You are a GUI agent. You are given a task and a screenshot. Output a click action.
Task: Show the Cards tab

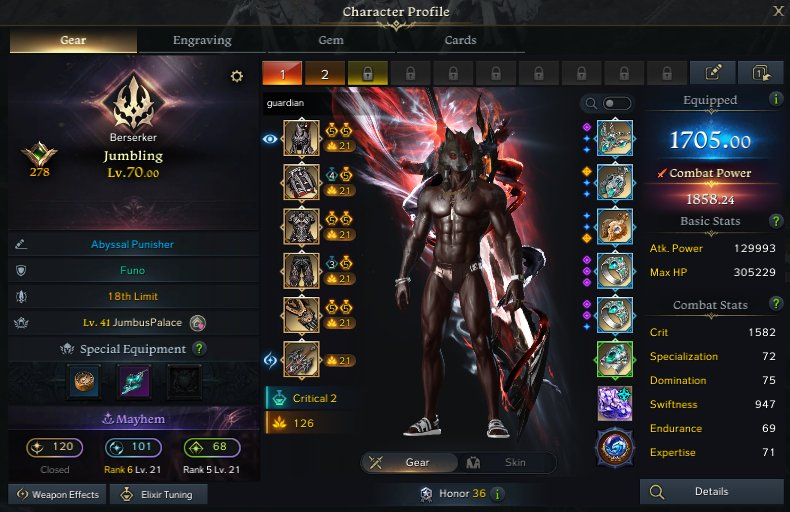460,41
